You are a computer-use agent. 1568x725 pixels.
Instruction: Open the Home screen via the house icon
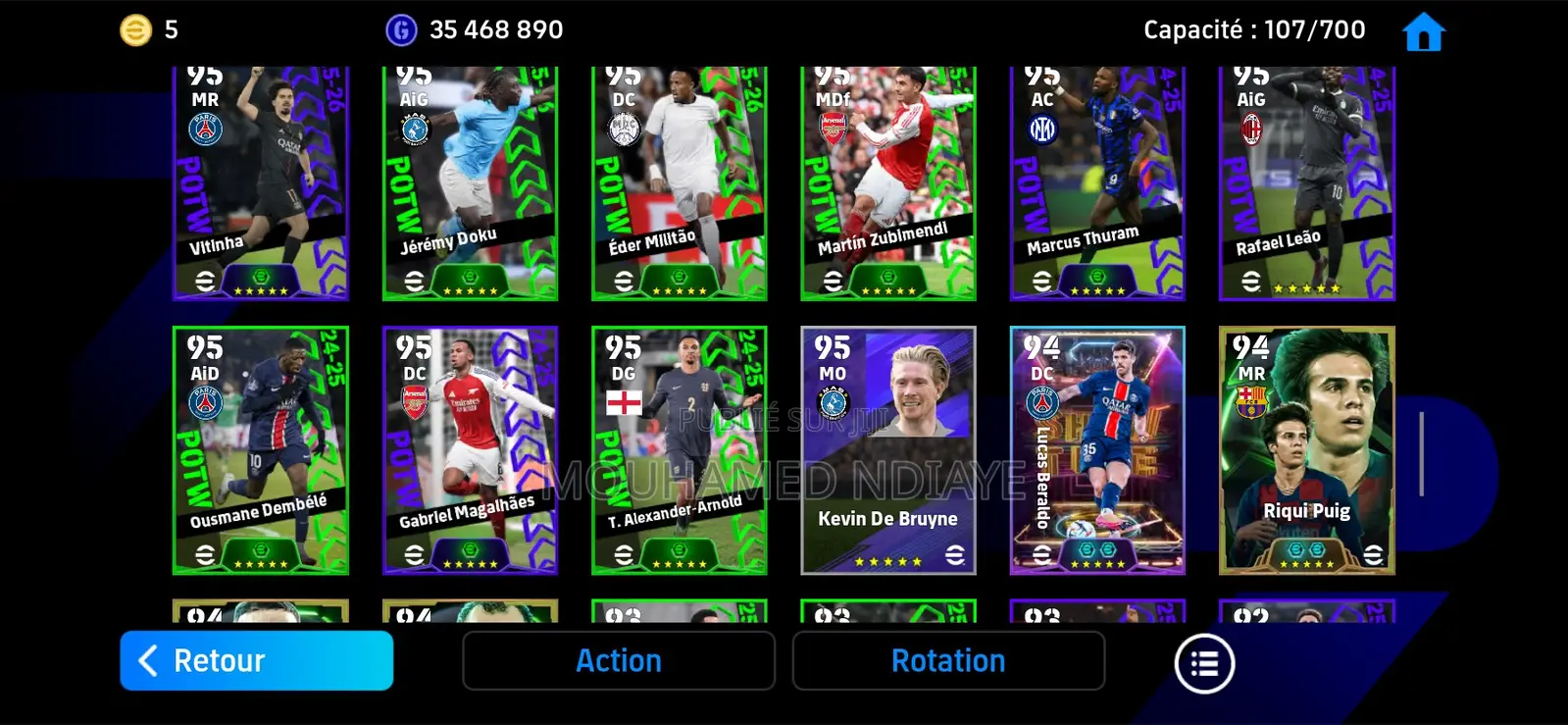[x=1422, y=29]
